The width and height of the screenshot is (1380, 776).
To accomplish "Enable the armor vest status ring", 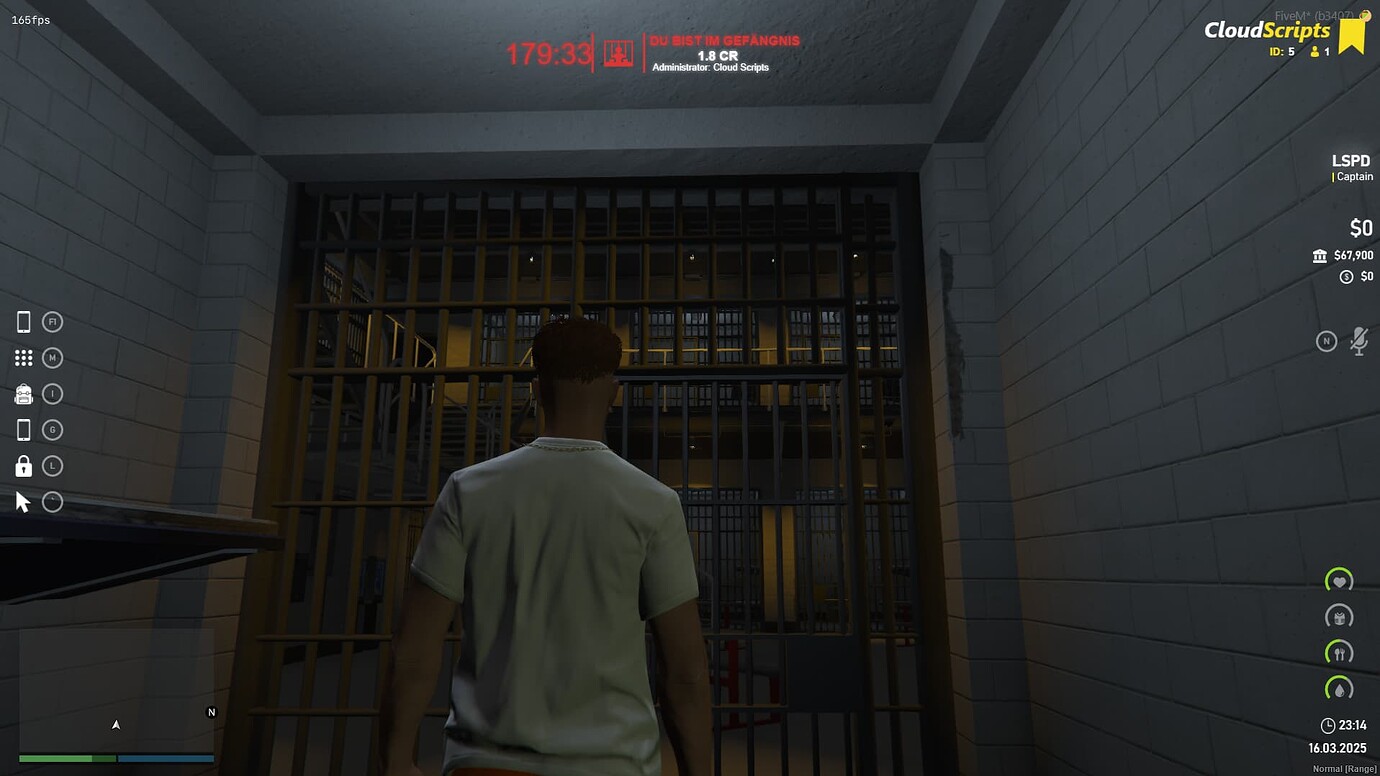I will click(x=1339, y=617).
